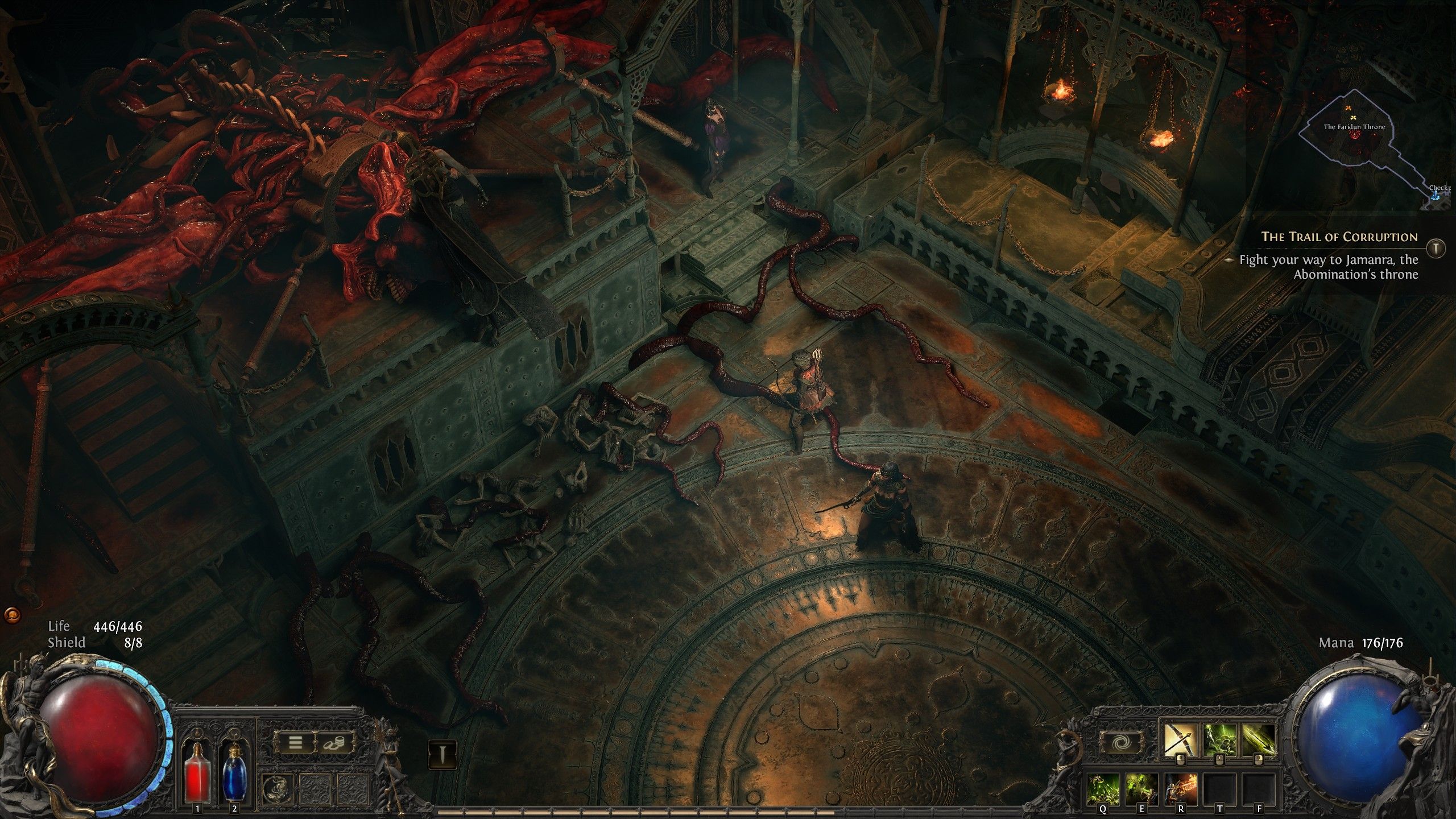Open the three-bar menu button

295,742
